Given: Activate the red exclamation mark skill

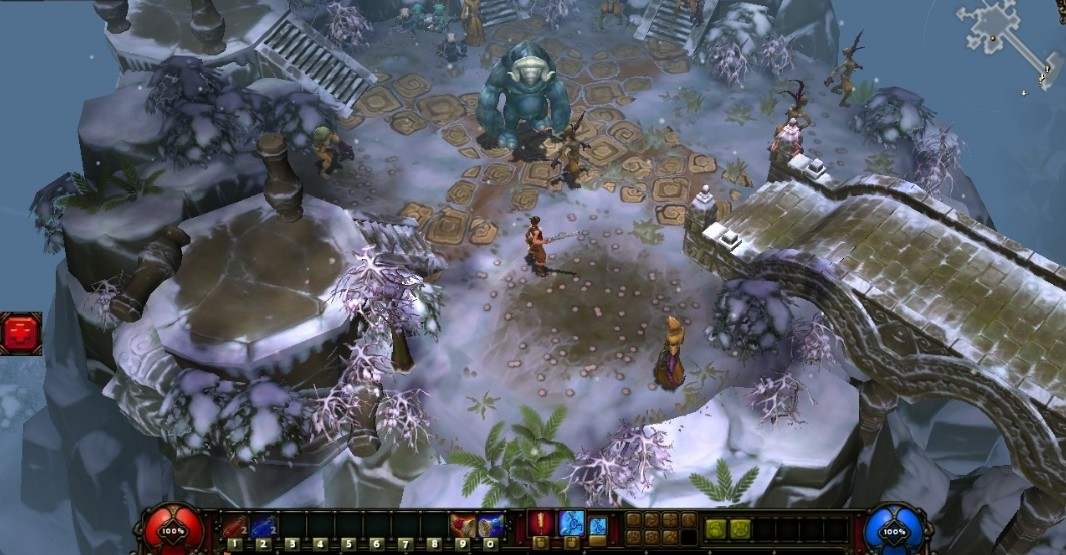Looking at the screenshot, I should pos(541,522).
